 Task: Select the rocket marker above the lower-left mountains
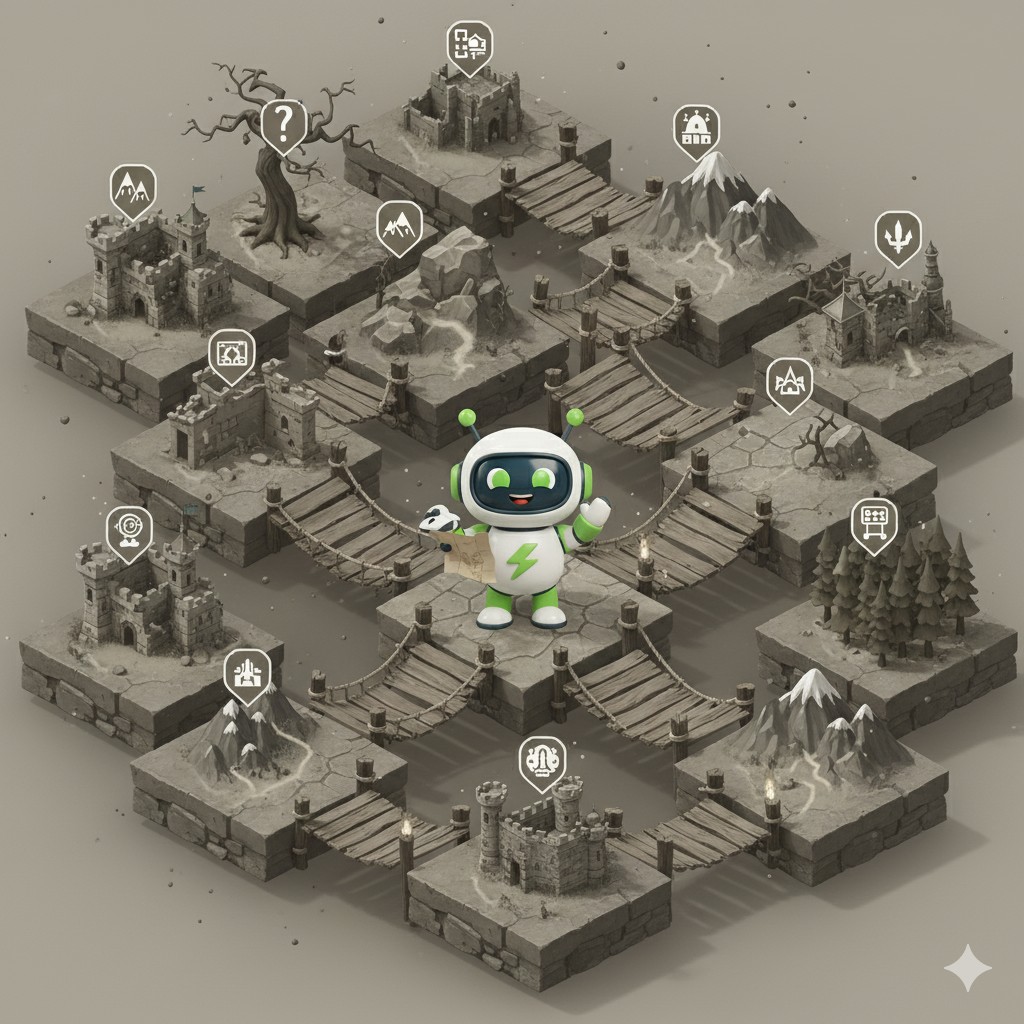(x=247, y=671)
